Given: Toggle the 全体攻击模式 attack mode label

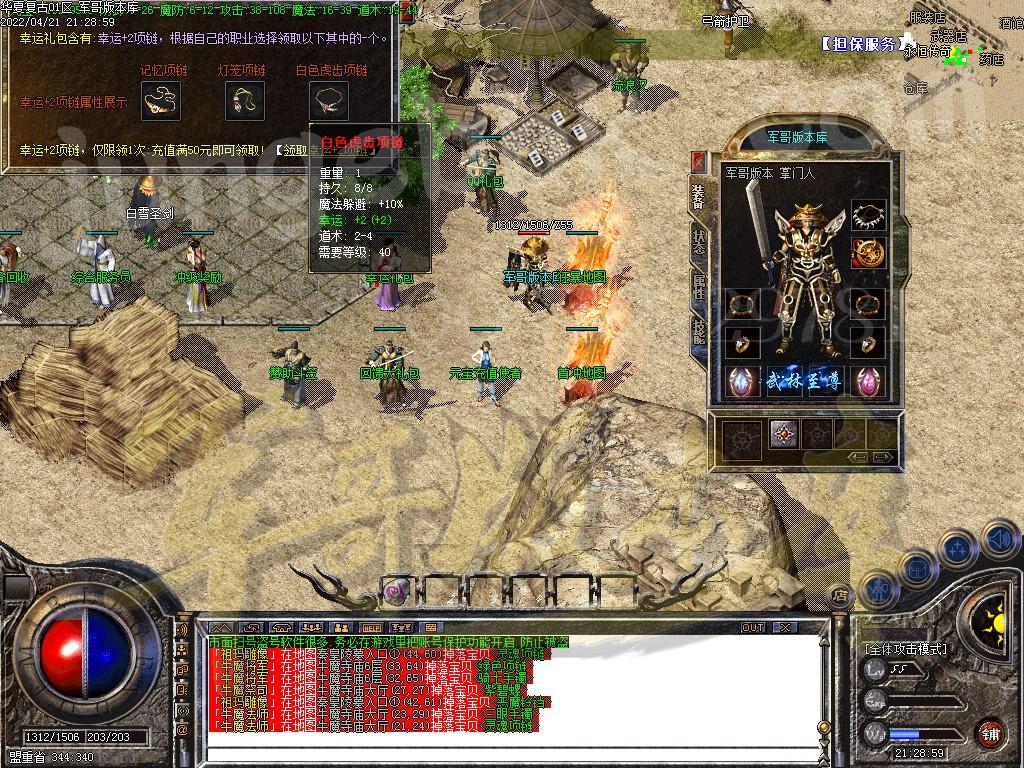Looking at the screenshot, I should [x=906, y=649].
